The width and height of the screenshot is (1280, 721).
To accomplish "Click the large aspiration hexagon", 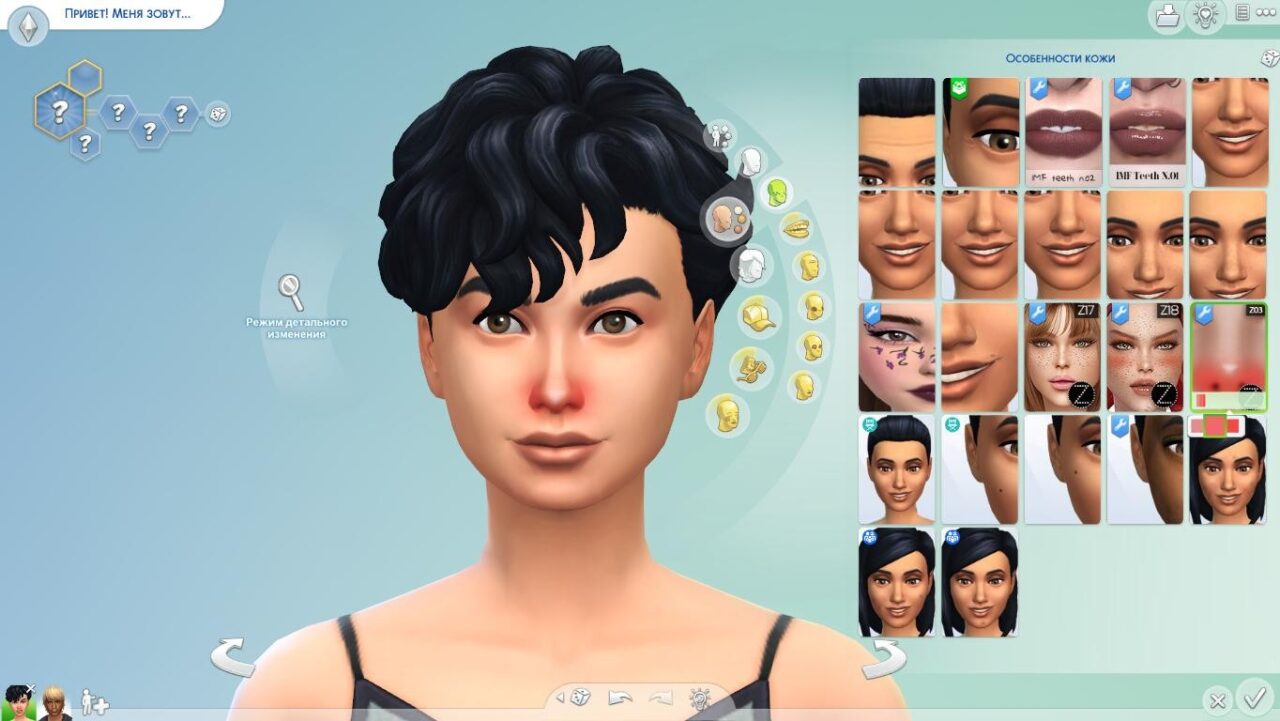I will pos(59,110).
